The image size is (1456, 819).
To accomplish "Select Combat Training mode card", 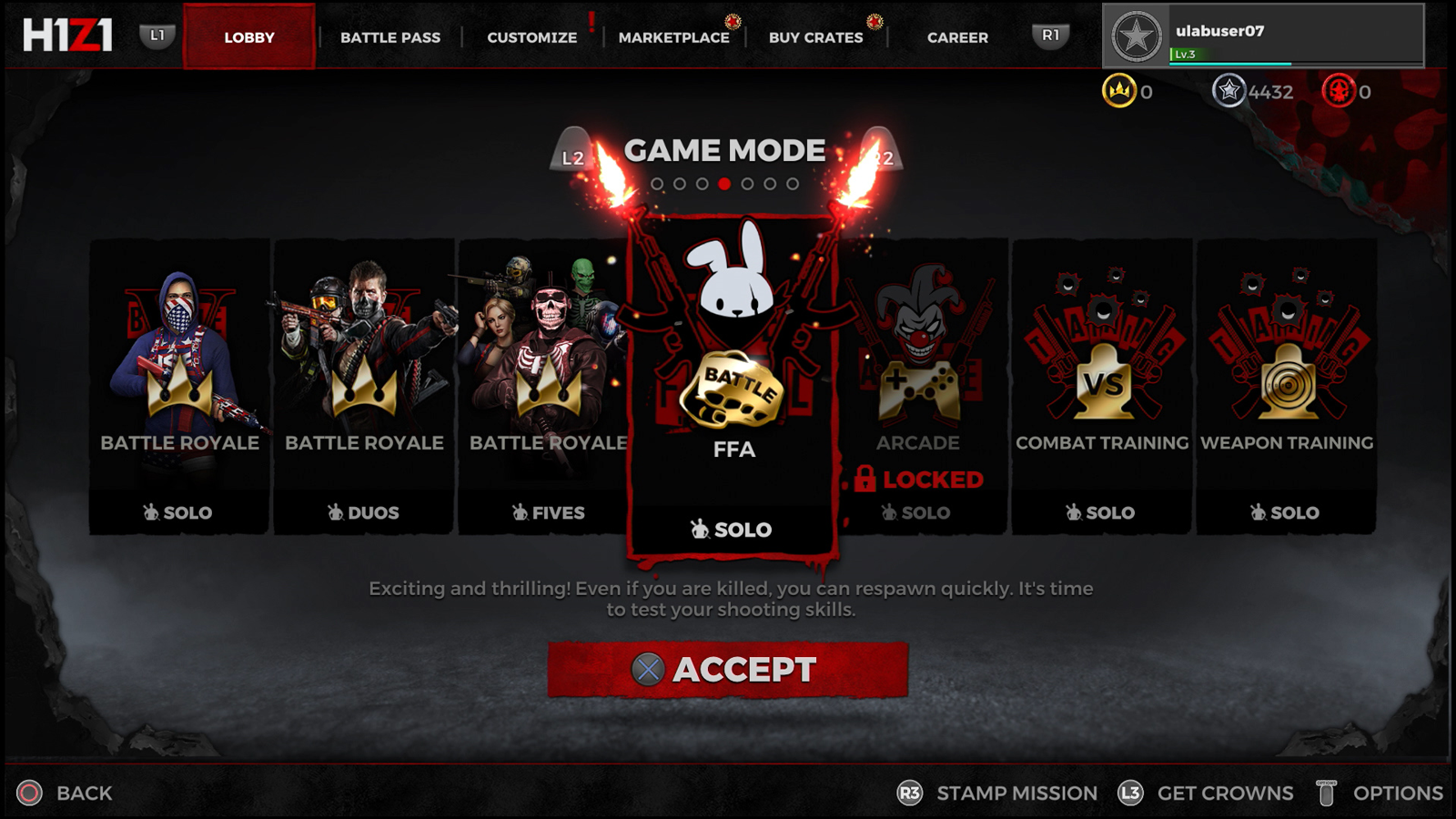I will 1102,387.
